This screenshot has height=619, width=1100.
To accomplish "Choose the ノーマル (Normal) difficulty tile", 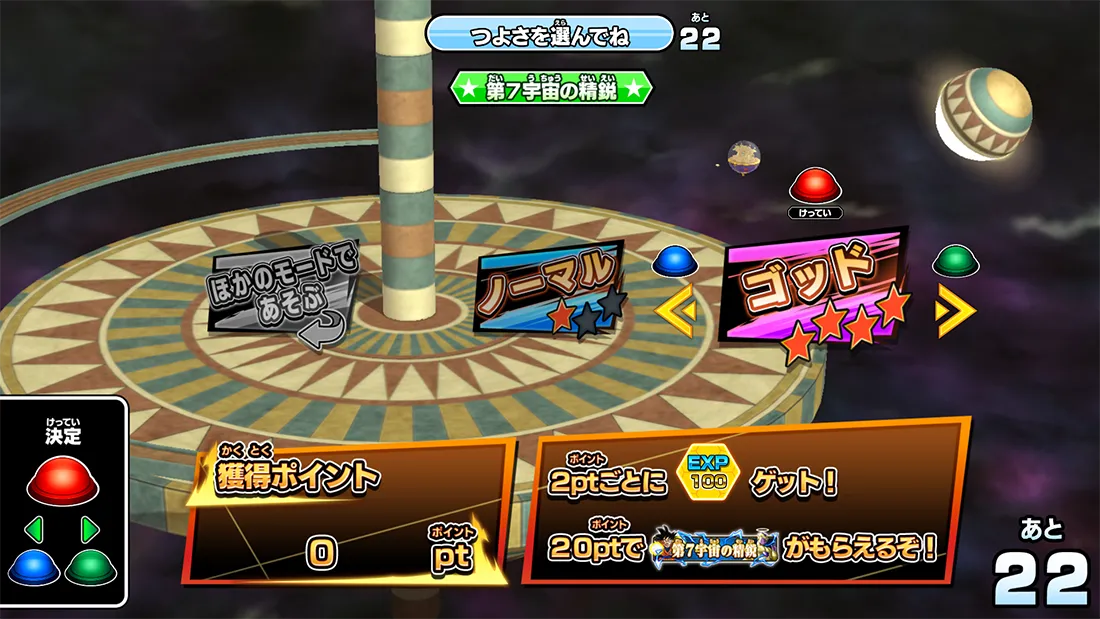I will point(548,286).
